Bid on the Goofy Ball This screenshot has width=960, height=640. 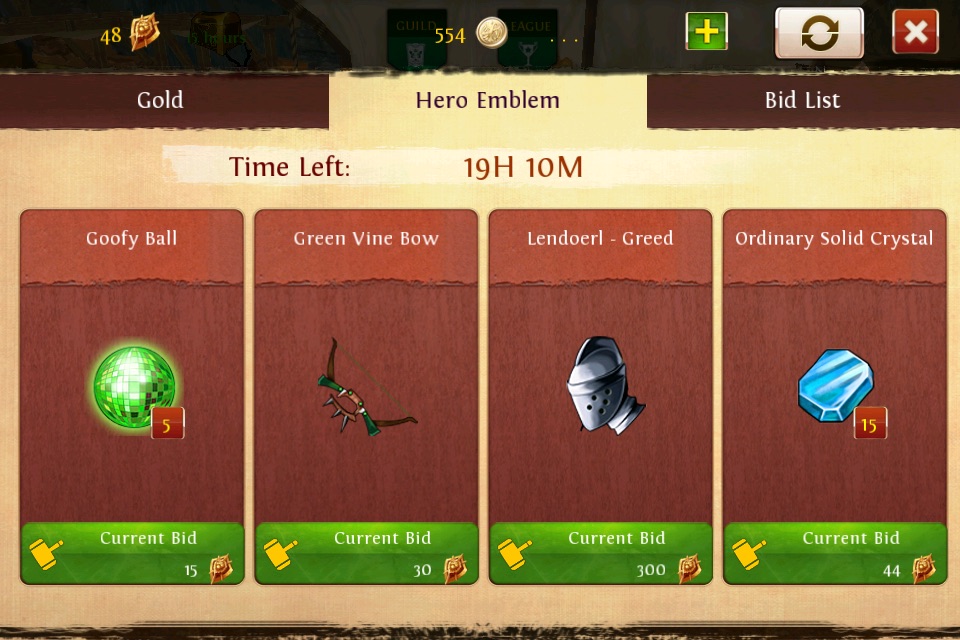pyautogui.click(x=132, y=553)
